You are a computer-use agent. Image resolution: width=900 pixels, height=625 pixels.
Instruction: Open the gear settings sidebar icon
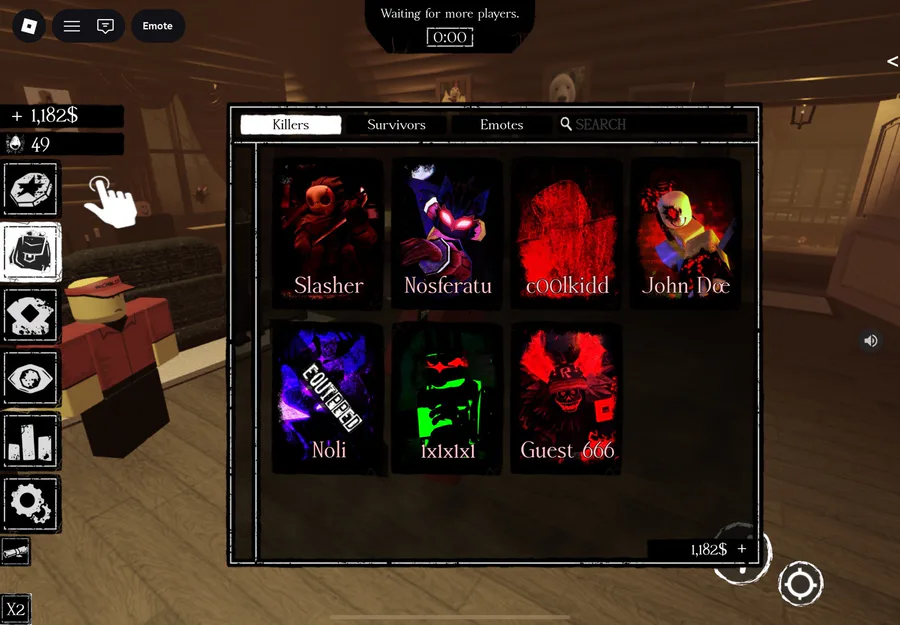[32, 503]
